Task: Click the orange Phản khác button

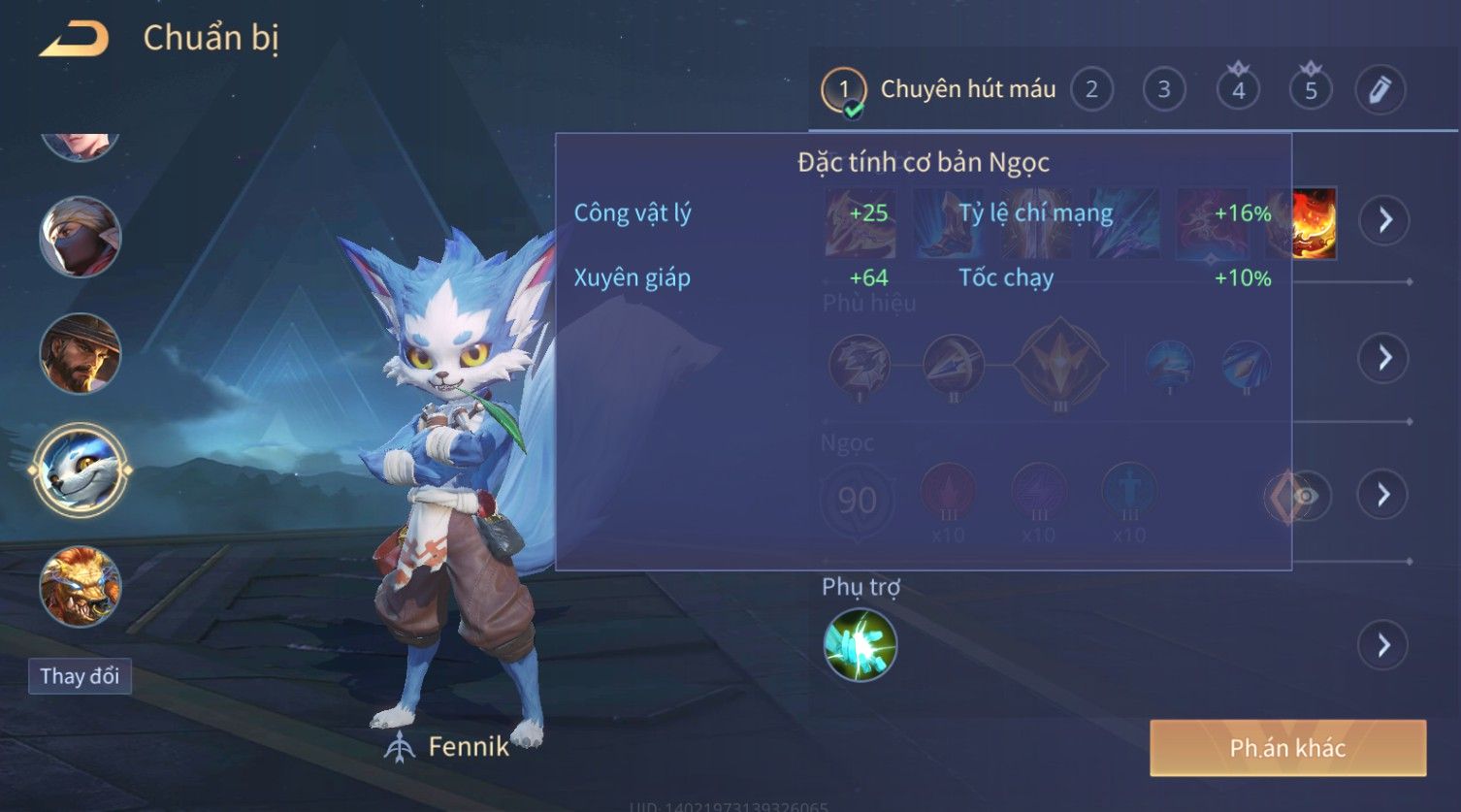Action: pyautogui.click(x=1287, y=748)
